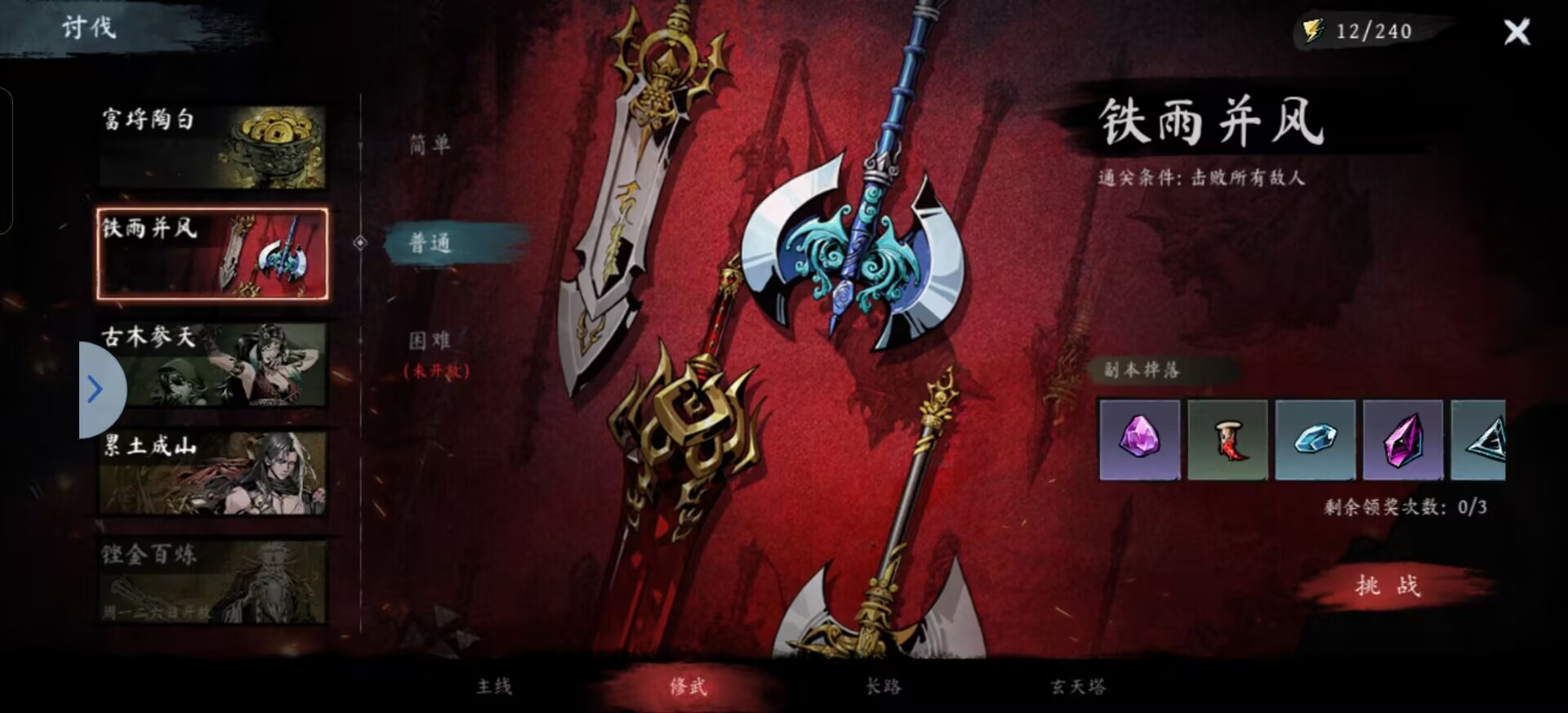The width and height of the screenshot is (1568, 713).
Task: Check the 12/240 energy progress display
Action: 1377,31
